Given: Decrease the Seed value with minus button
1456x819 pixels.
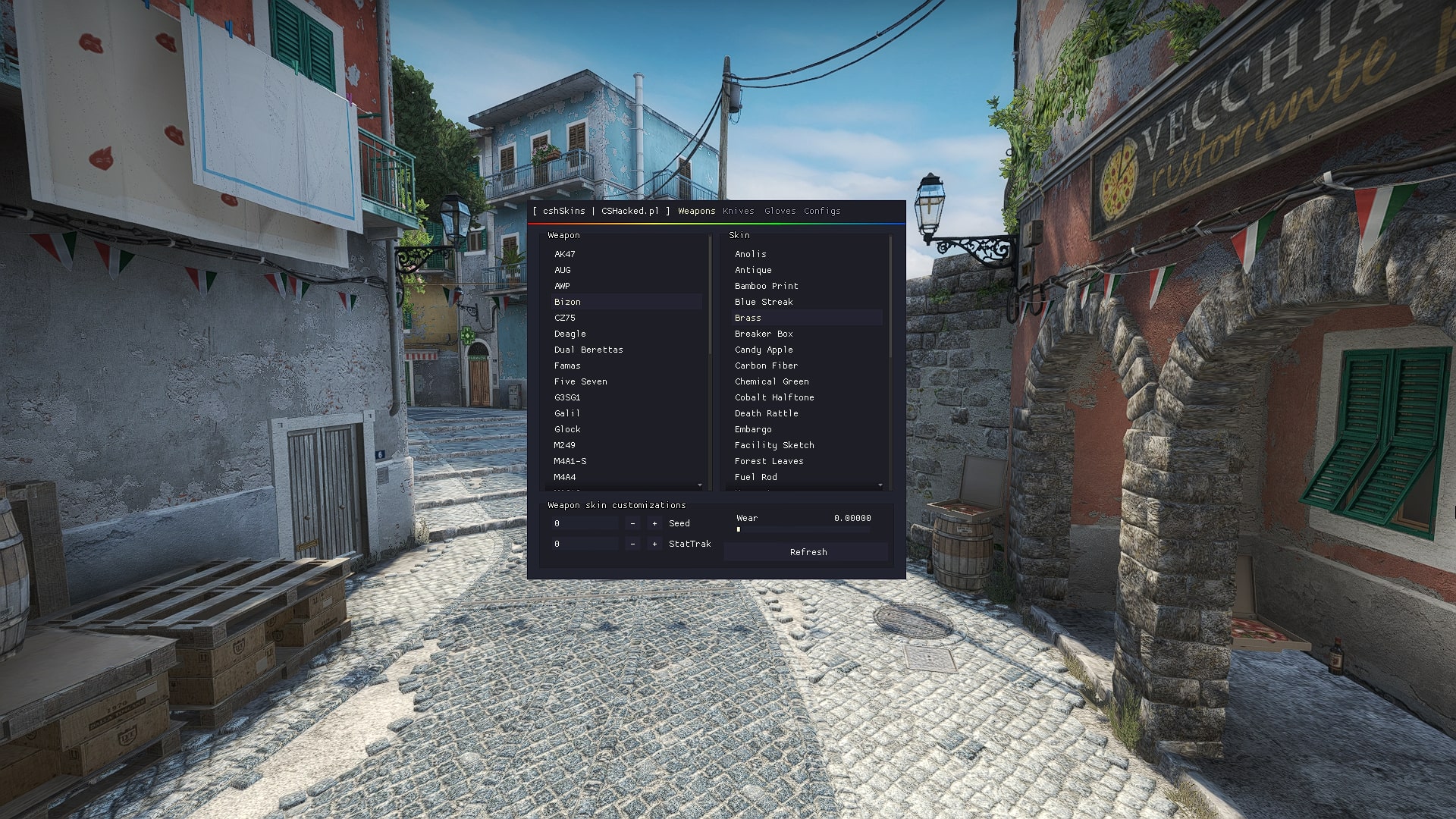Looking at the screenshot, I should click(x=632, y=523).
